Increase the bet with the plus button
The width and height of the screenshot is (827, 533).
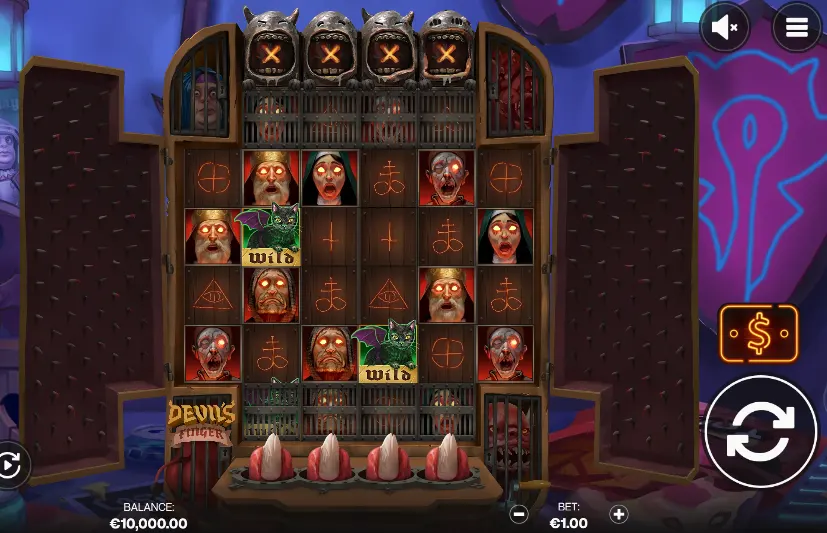(619, 514)
